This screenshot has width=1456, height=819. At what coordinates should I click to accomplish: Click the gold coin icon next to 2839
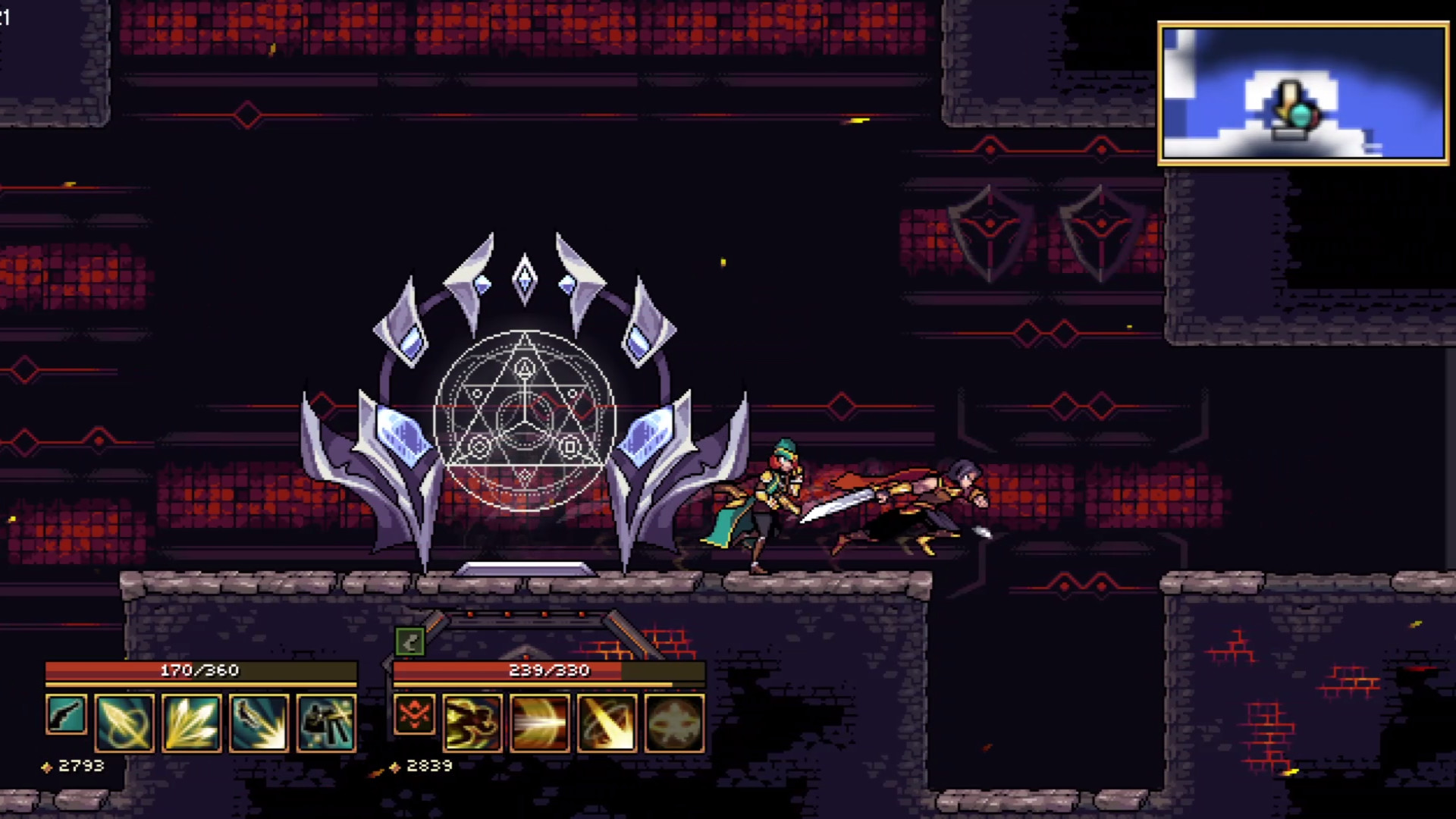coord(396,766)
